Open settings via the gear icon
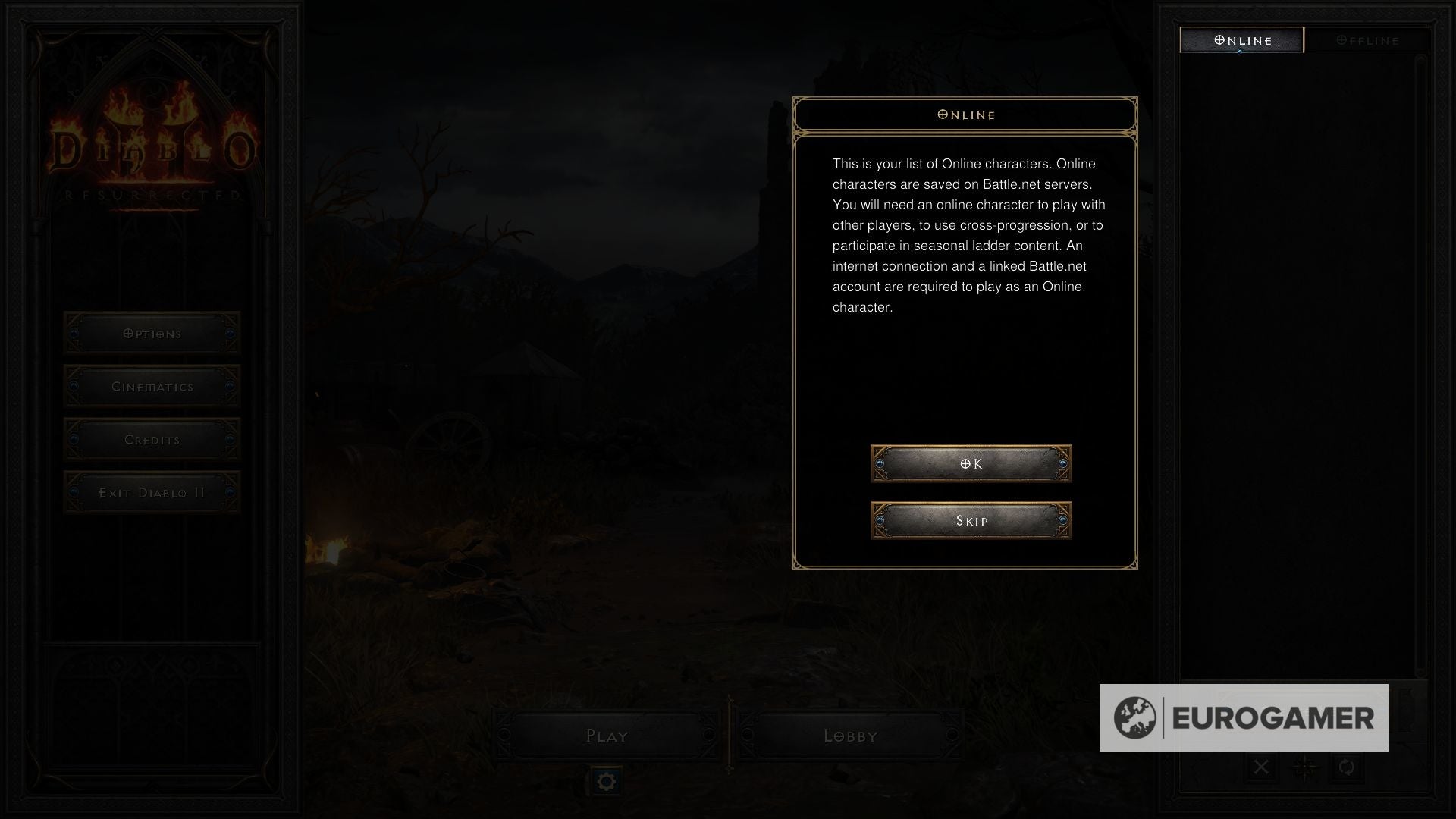The height and width of the screenshot is (819, 1456). click(607, 780)
